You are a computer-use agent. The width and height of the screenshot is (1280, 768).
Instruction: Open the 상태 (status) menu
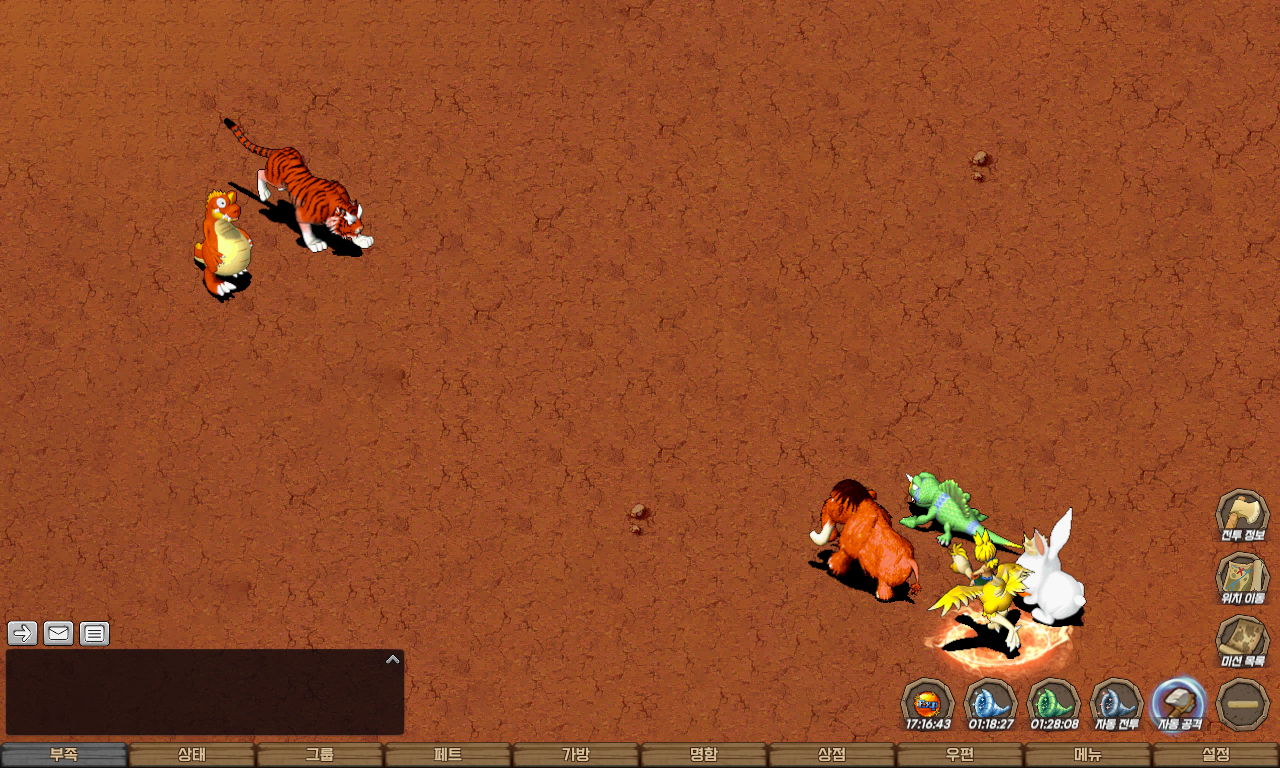192,755
